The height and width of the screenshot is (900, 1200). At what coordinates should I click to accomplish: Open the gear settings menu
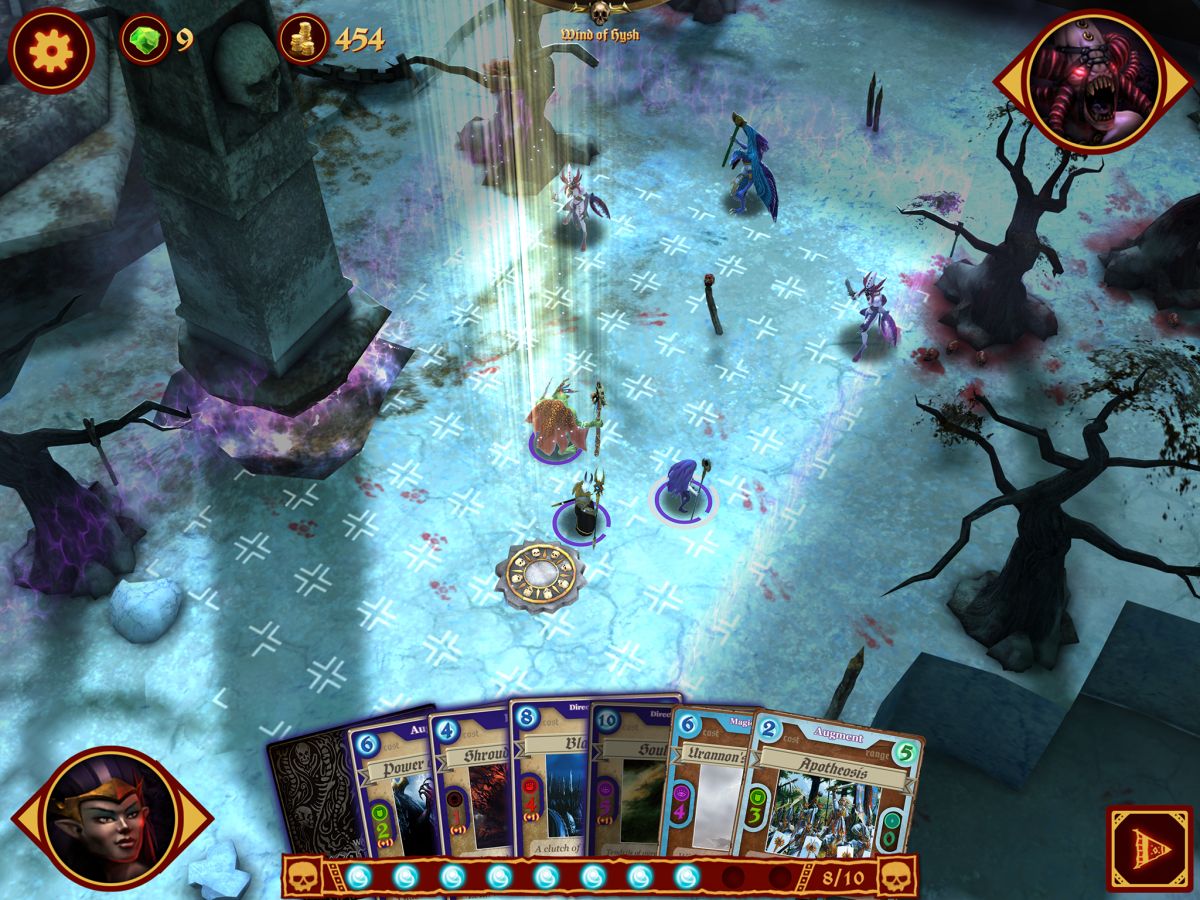51,48
